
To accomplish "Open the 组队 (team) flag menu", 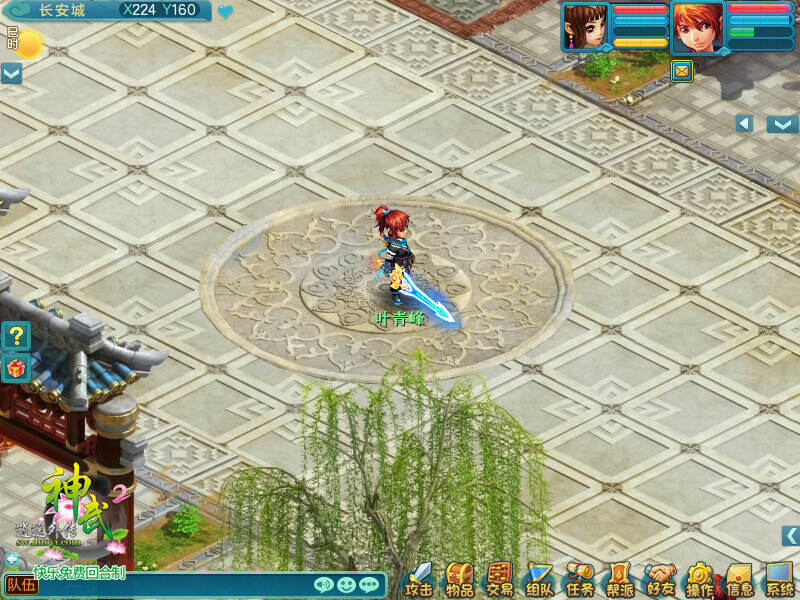I will [539, 580].
